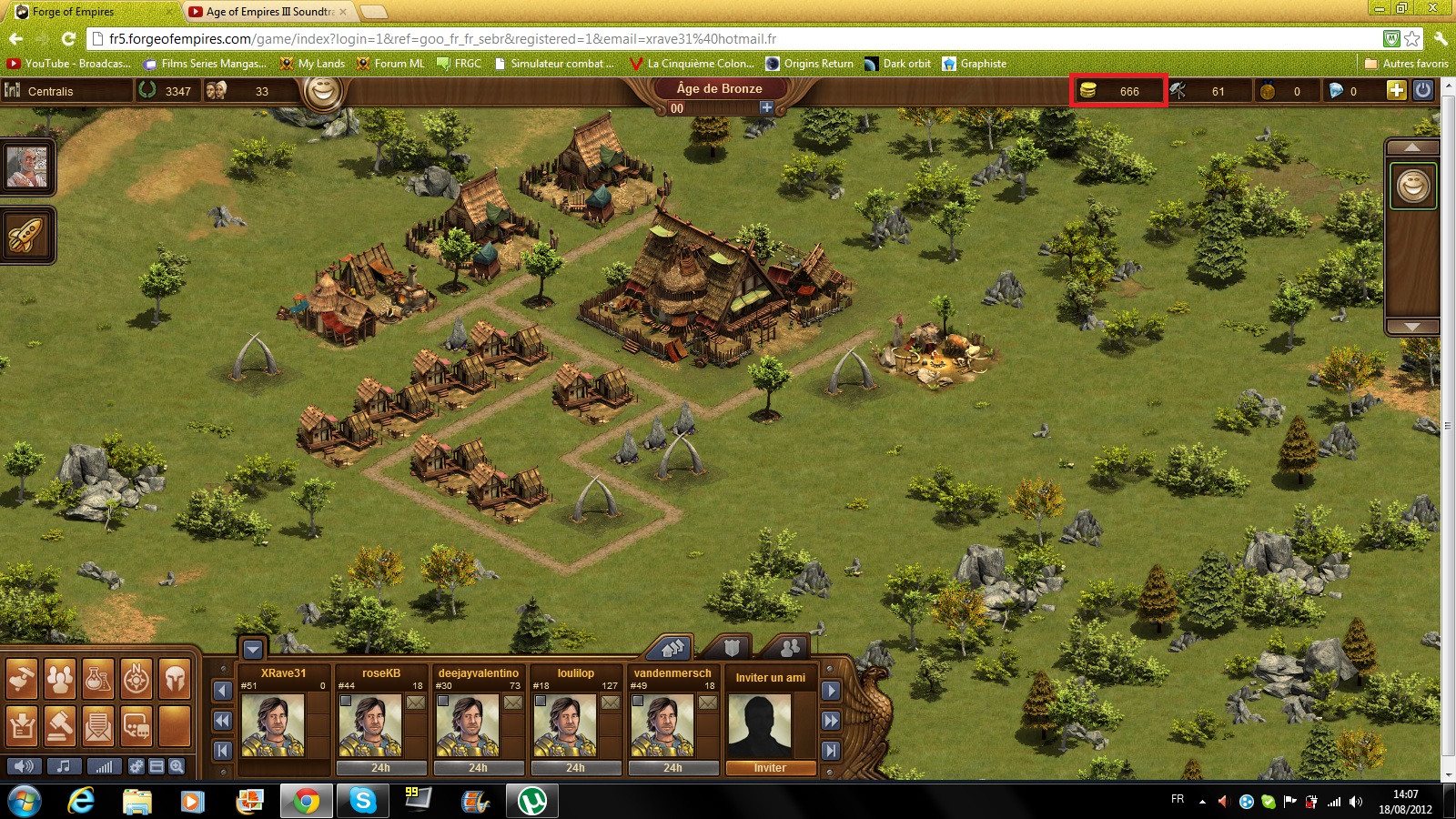1456x819 pixels.
Task: Toggle sound effects with the speaker button
Action: 25,766
